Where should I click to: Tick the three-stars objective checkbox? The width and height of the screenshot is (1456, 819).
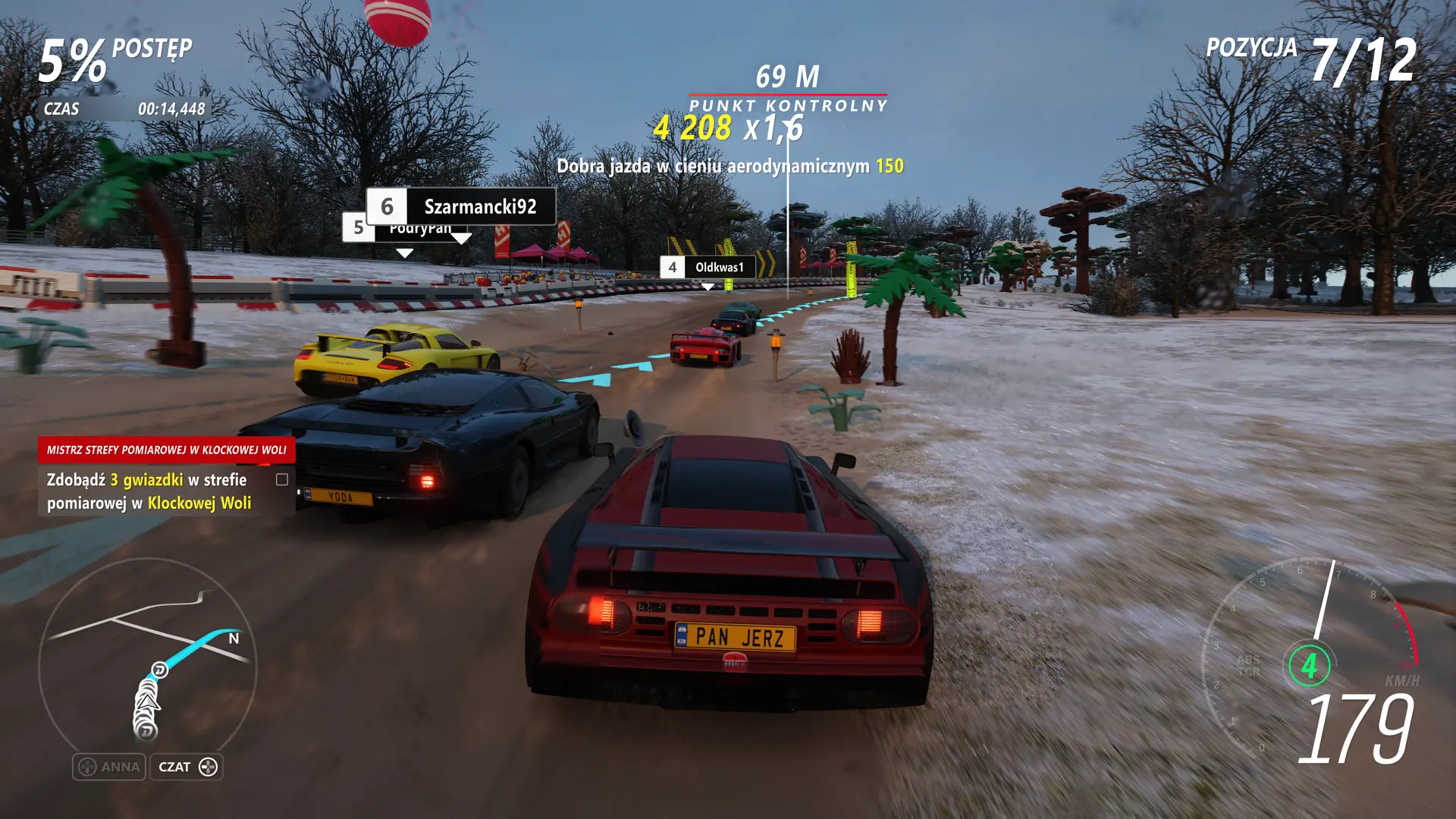coord(282,480)
